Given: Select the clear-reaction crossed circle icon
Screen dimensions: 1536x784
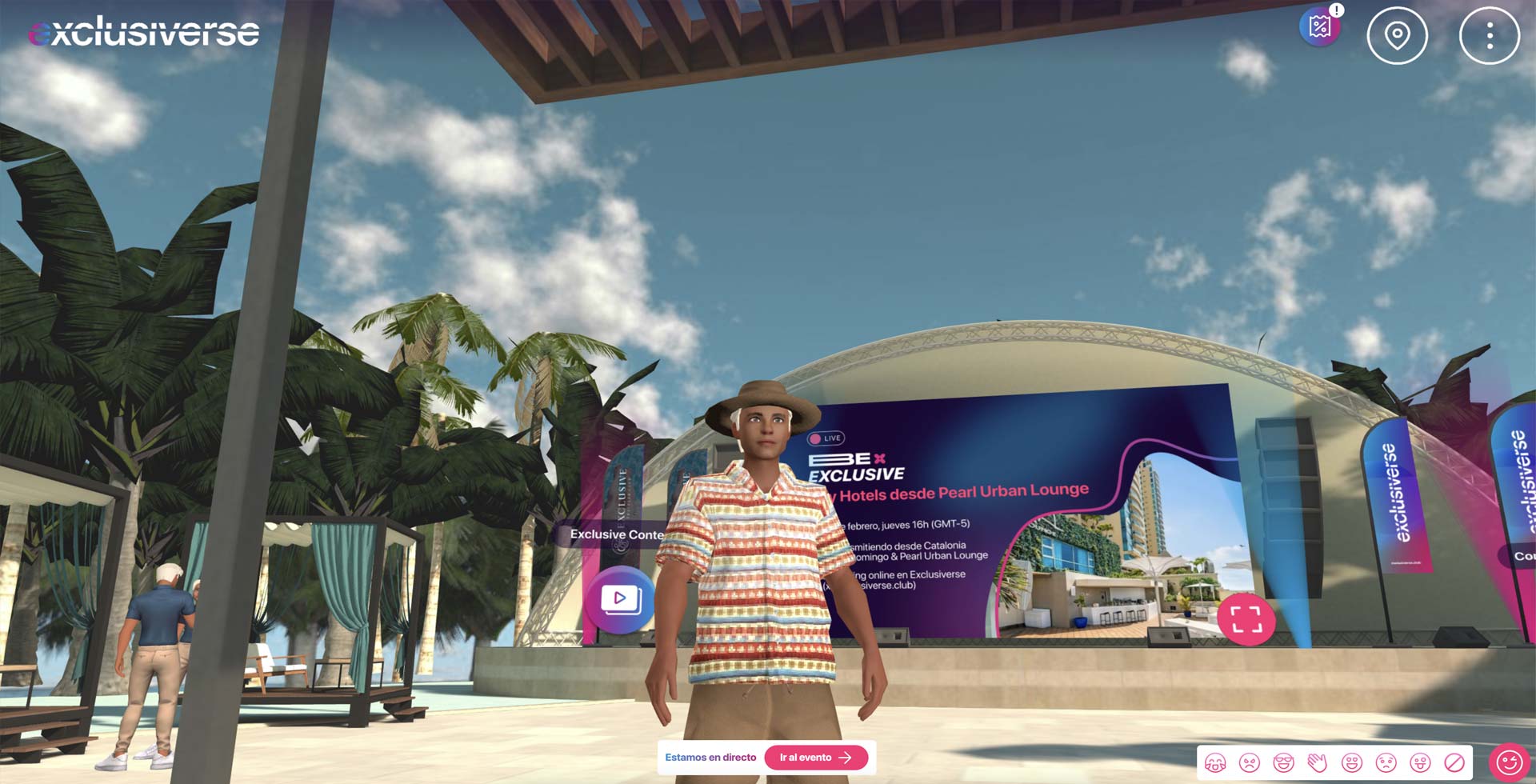Looking at the screenshot, I should tap(1454, 763).
